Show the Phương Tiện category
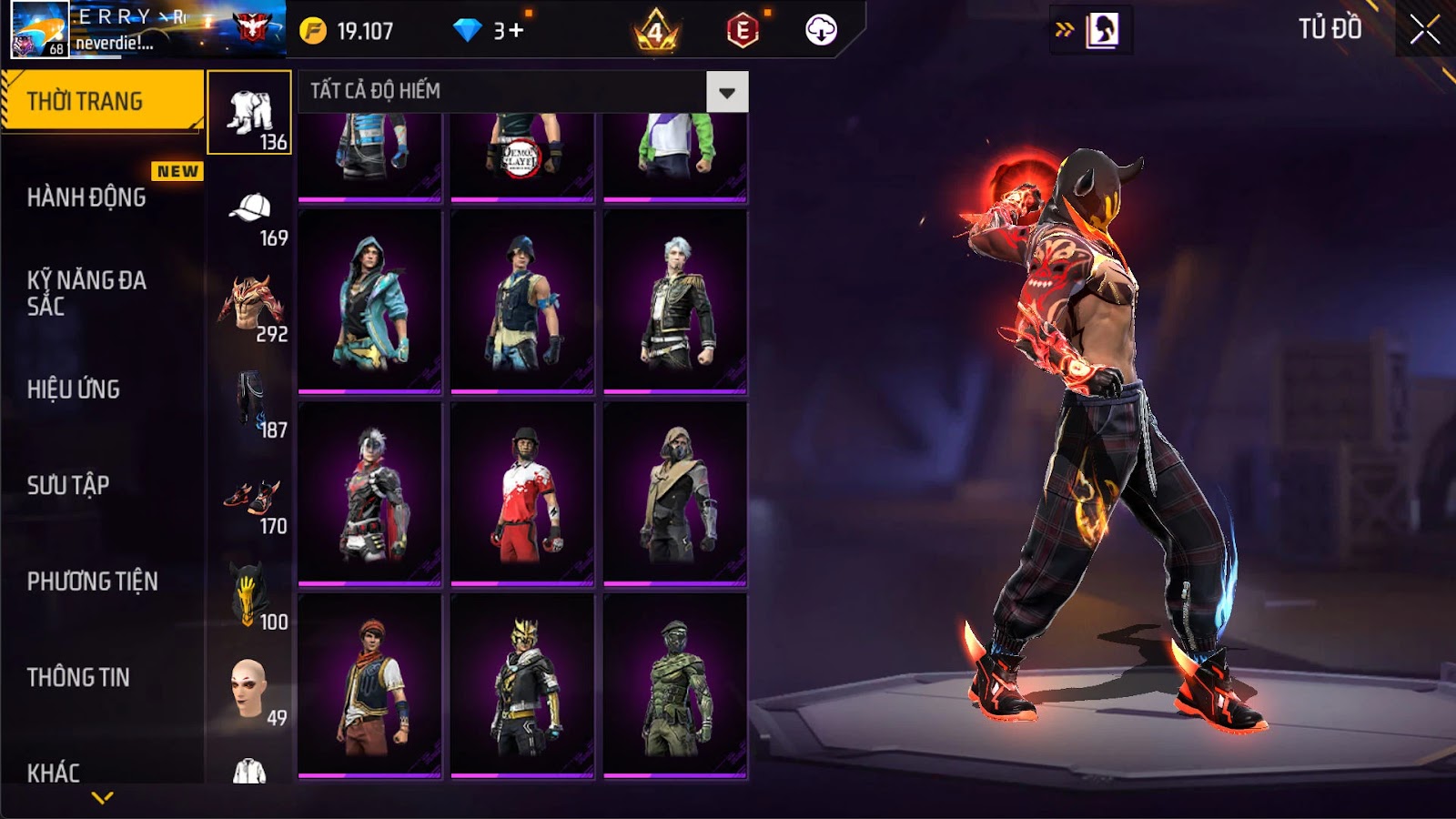1456x819 pixels. click(92, 581)
